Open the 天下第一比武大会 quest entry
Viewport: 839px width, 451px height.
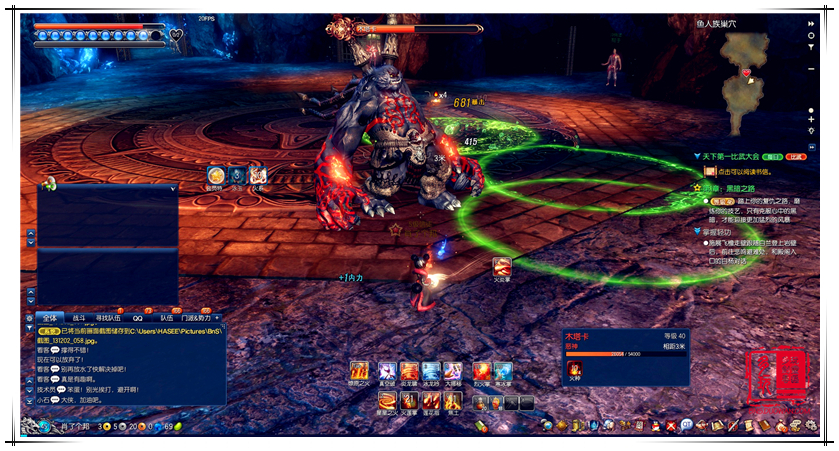[741, 157]
